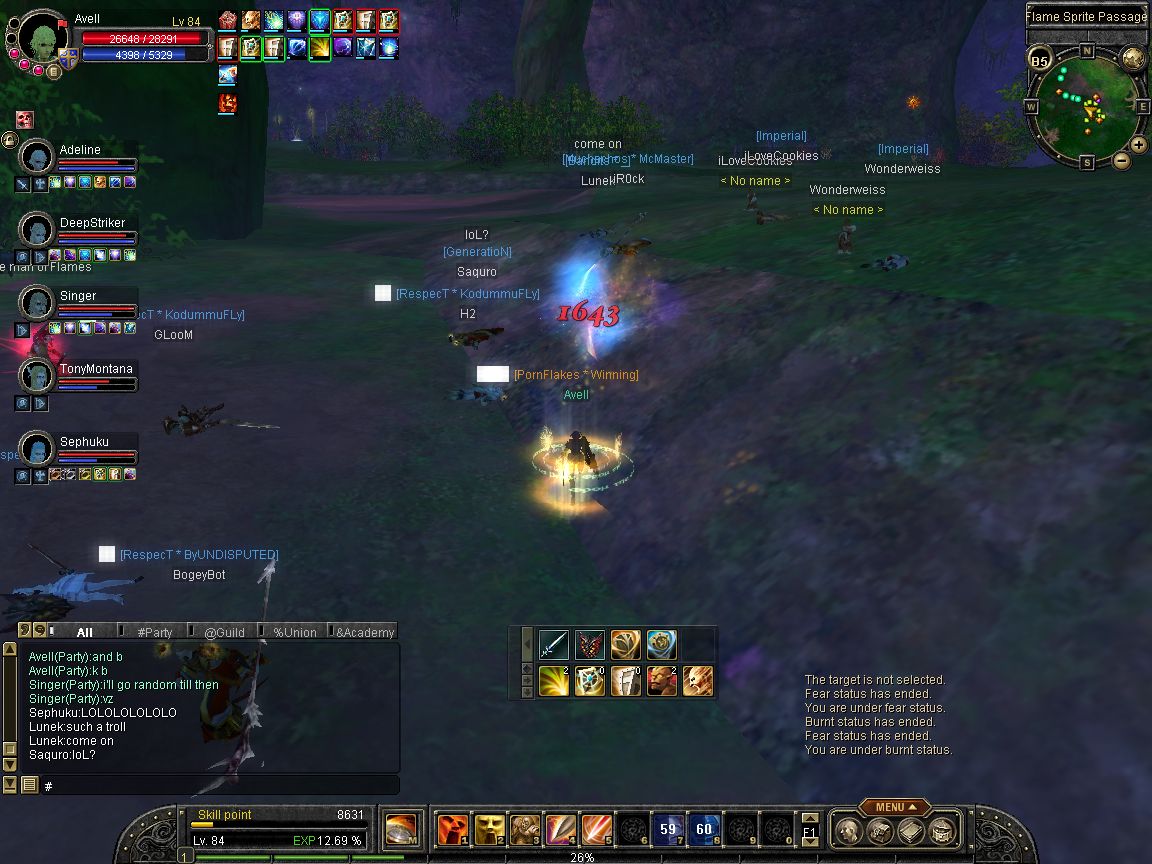Image resolution: width=1152 pixels, height=864 pixels.
Task: Switch chat to the @Guild tab
Action: tap(224, 632)
